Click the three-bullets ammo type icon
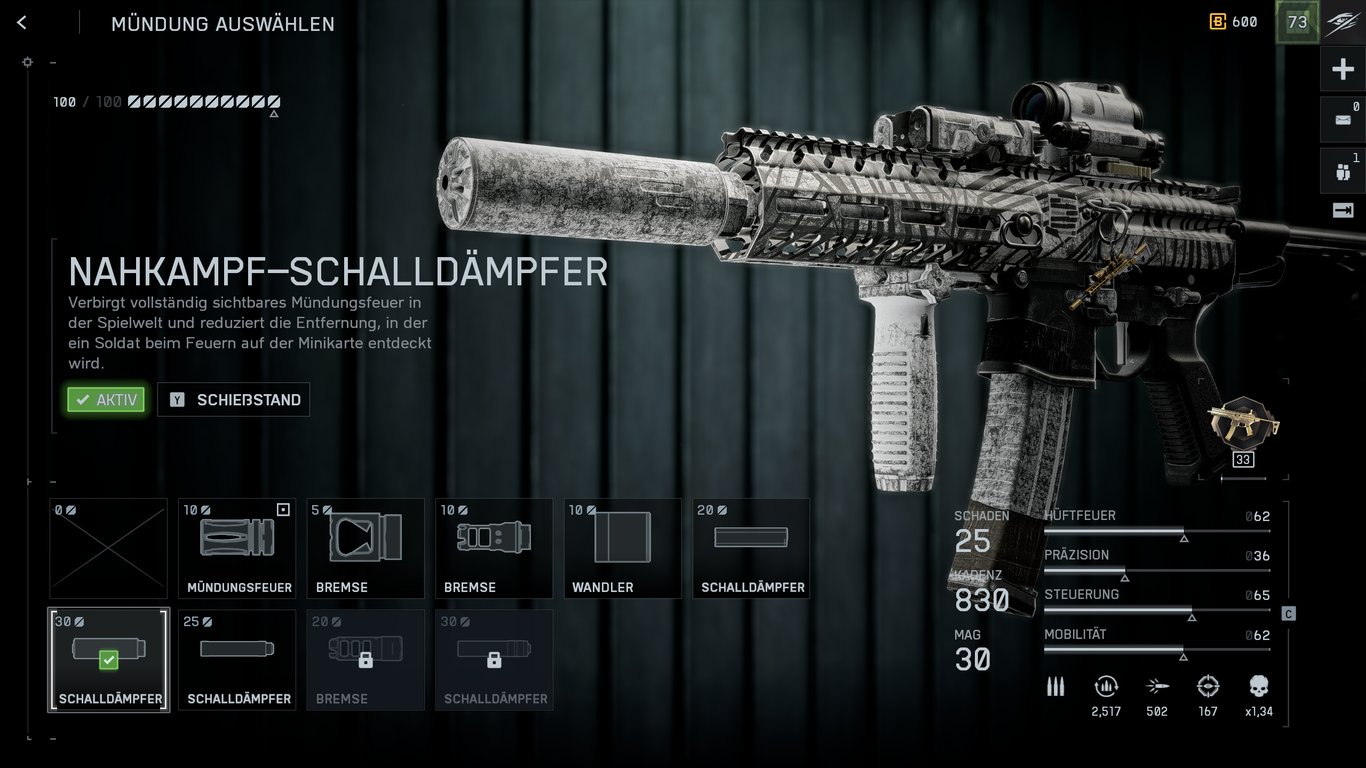The image size is (1366, 768). click(x=1056, y=687)
